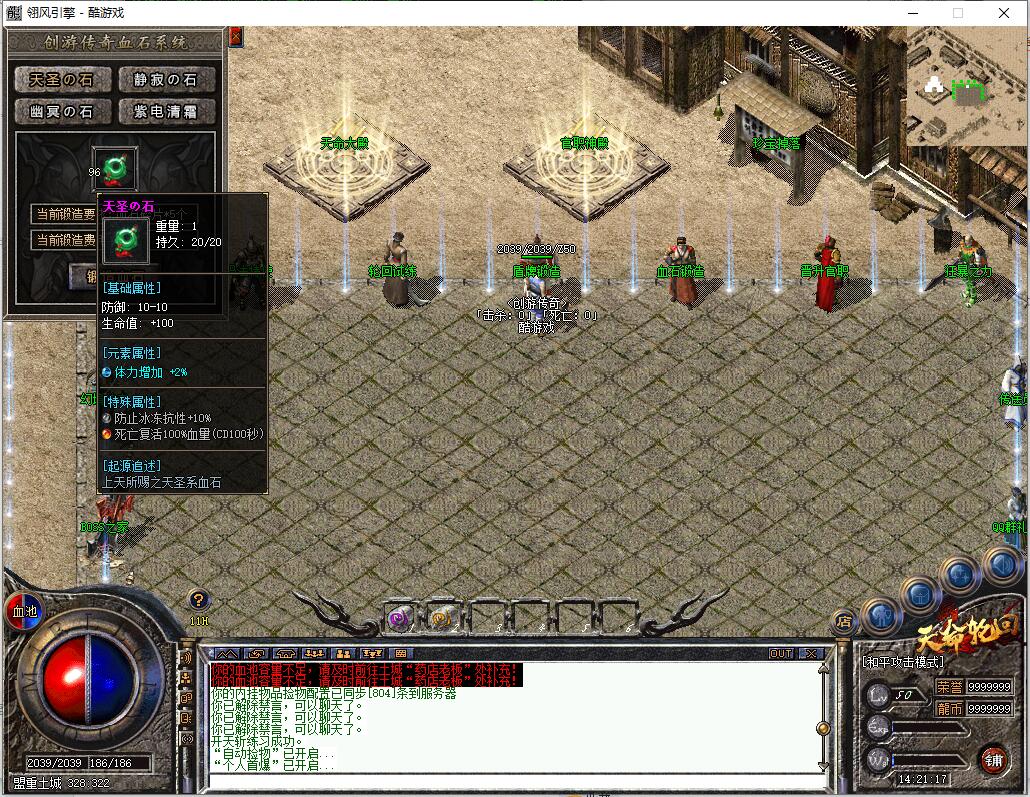Click the yellow question mark help icon
1030x797 pixels.
coord(199,600)
